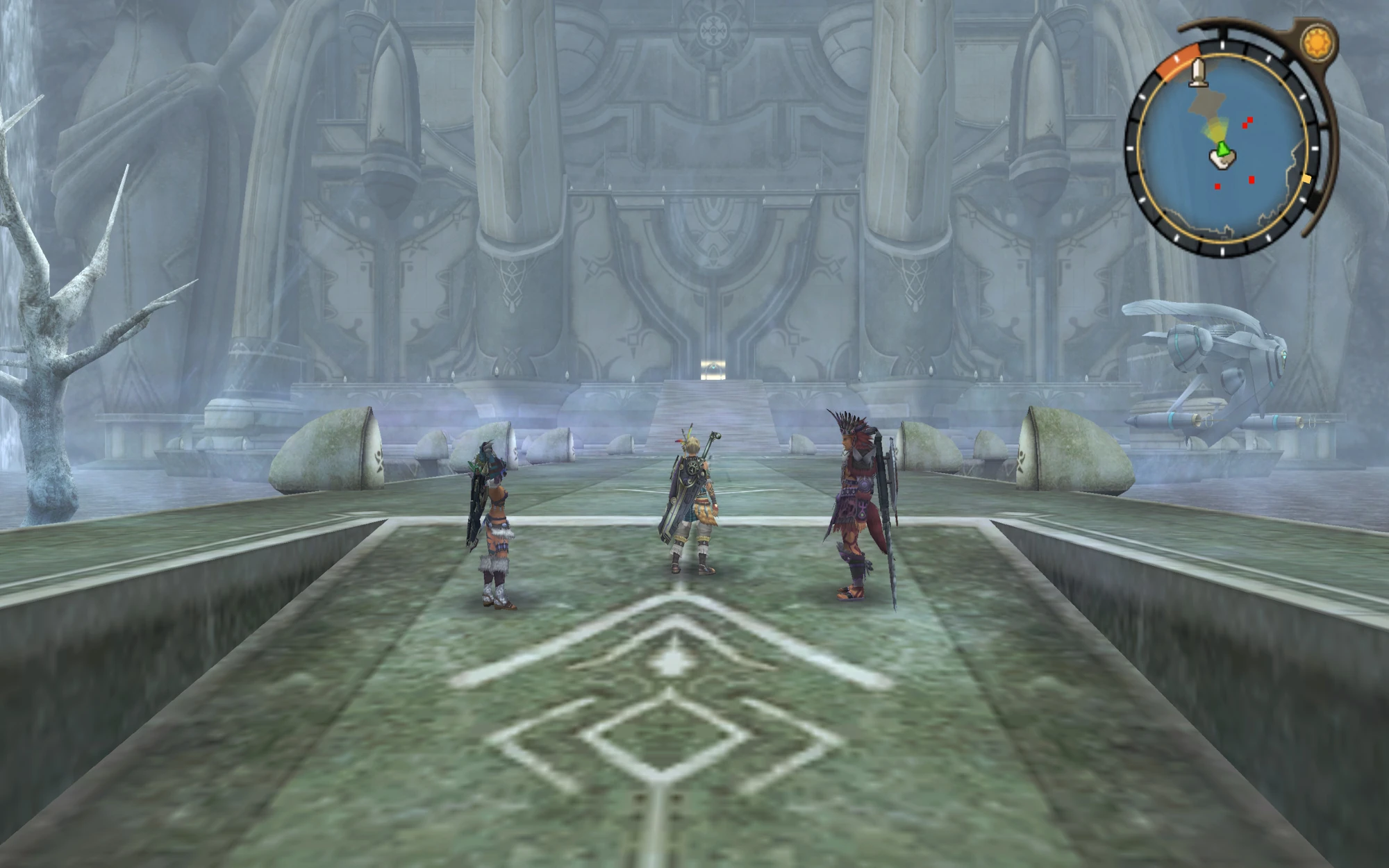This screenshot has height=868, width=1389.
Task: Click the white tick mark at the minimap bottom
Action: pos(1222,252)
